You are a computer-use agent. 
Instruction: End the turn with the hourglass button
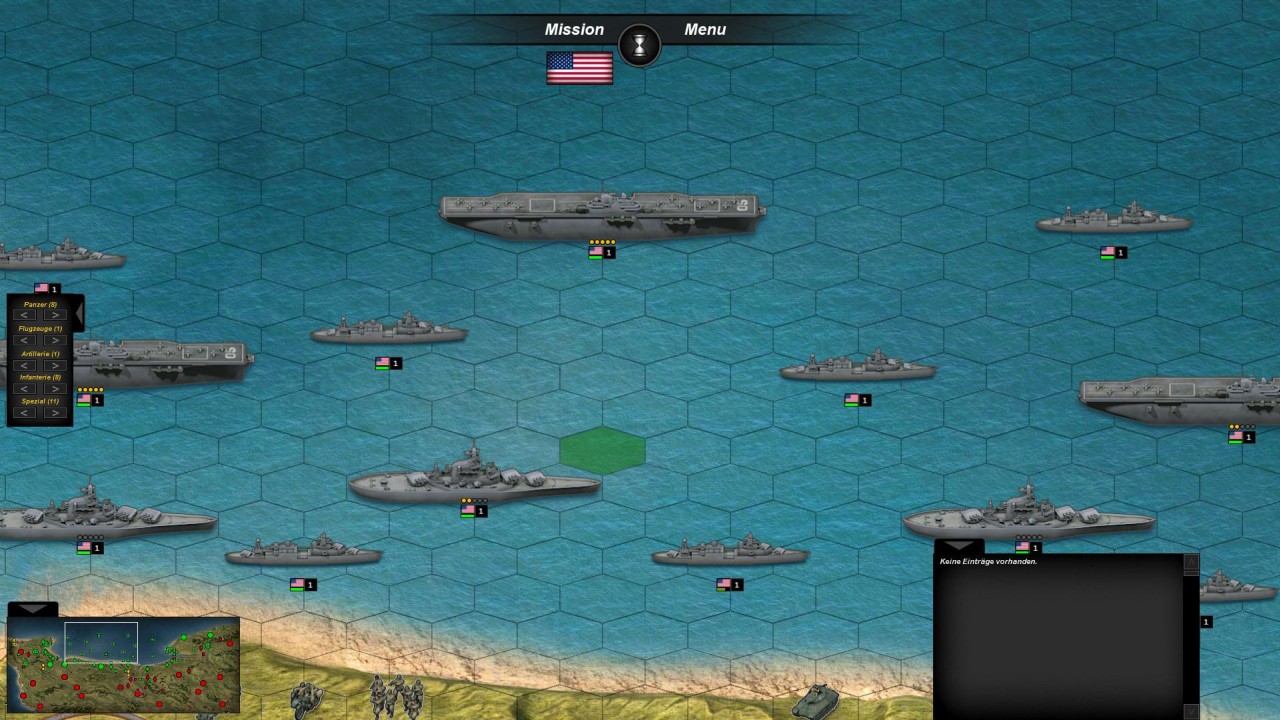click(640, 45)
